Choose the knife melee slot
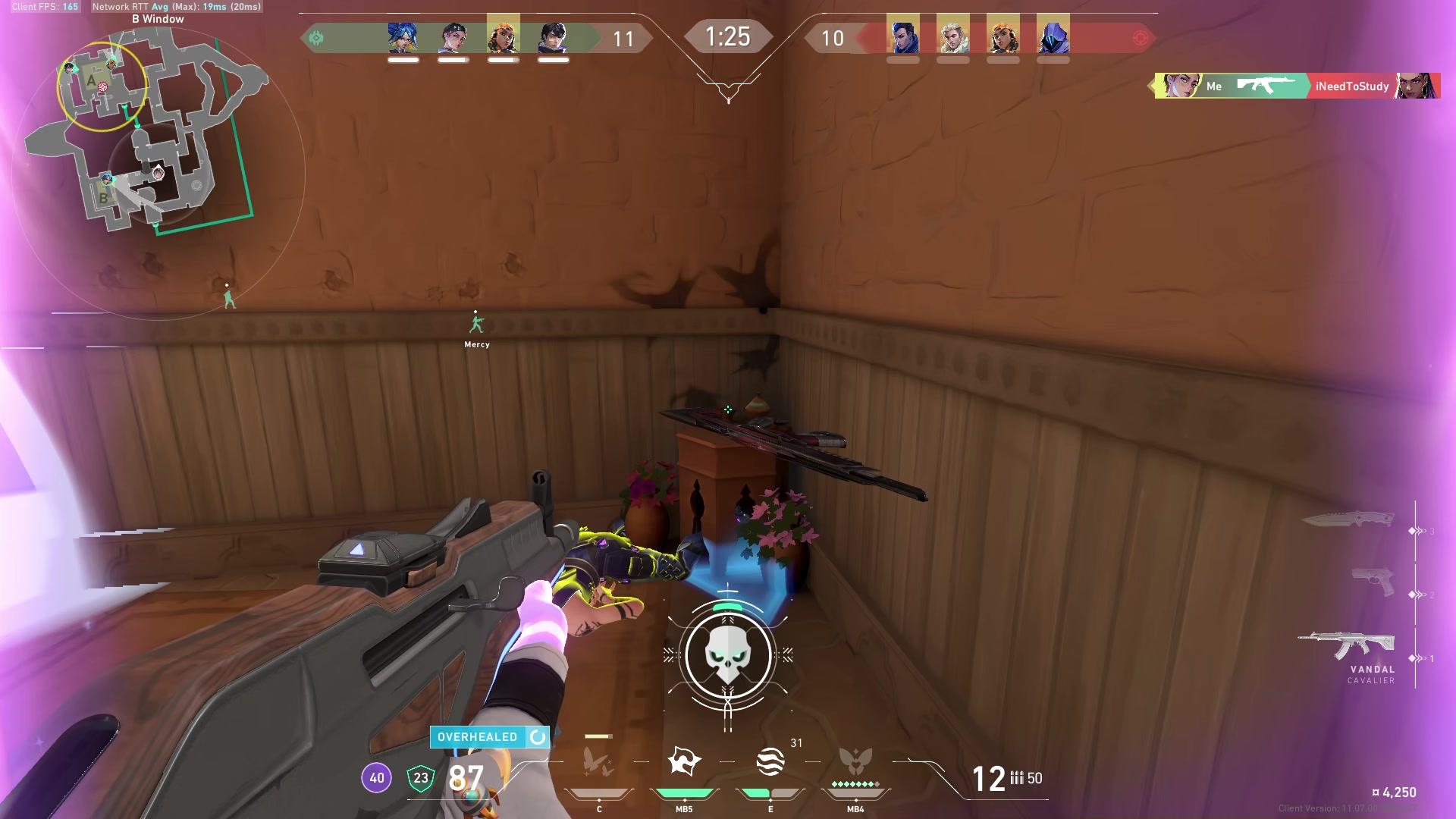This screenshot has width=1456, height=819. [x=1349, y=519]
